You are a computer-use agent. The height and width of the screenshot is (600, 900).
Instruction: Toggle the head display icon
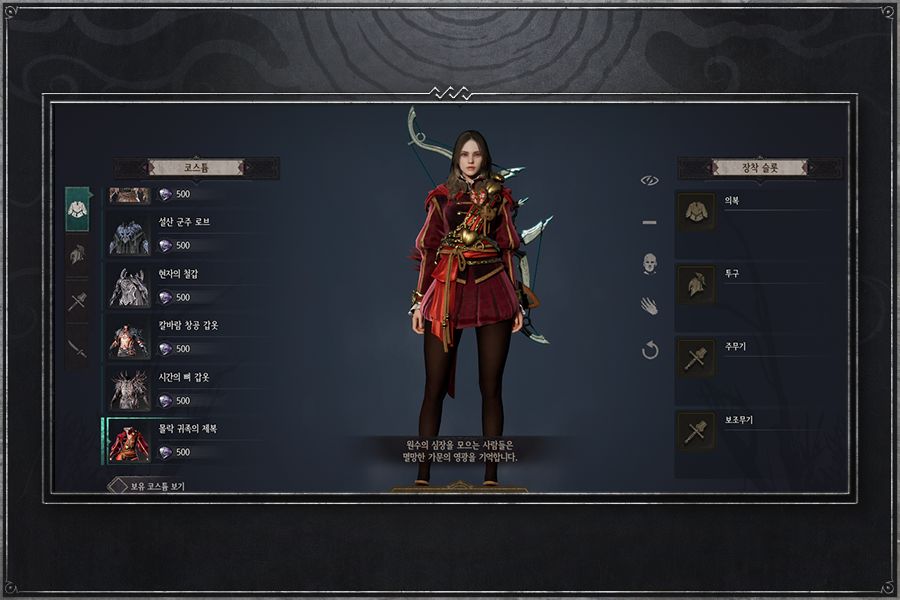pyautogui.click(x=650, y=264)
